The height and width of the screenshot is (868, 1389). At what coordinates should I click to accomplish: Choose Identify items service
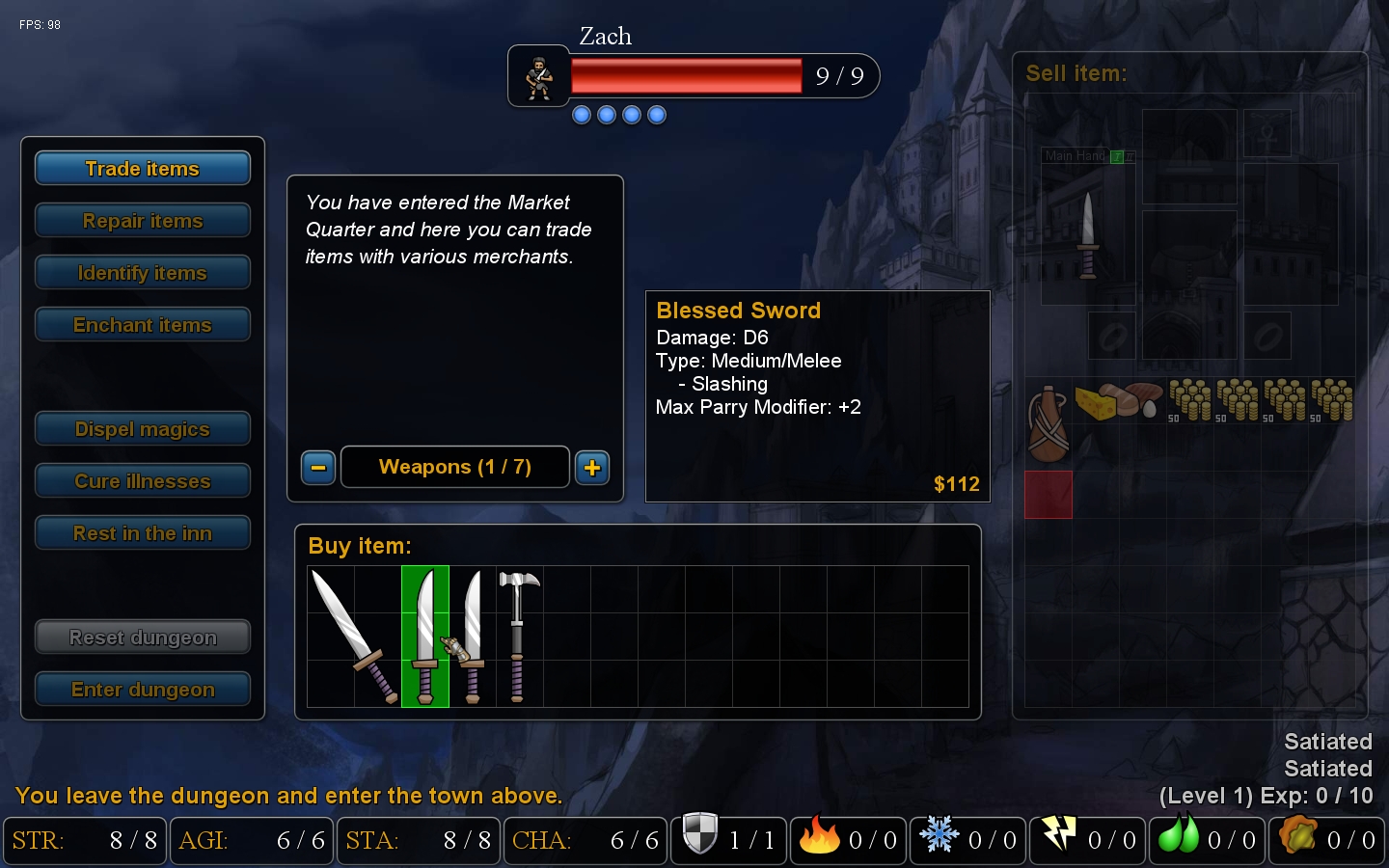[x=143, y=273]
